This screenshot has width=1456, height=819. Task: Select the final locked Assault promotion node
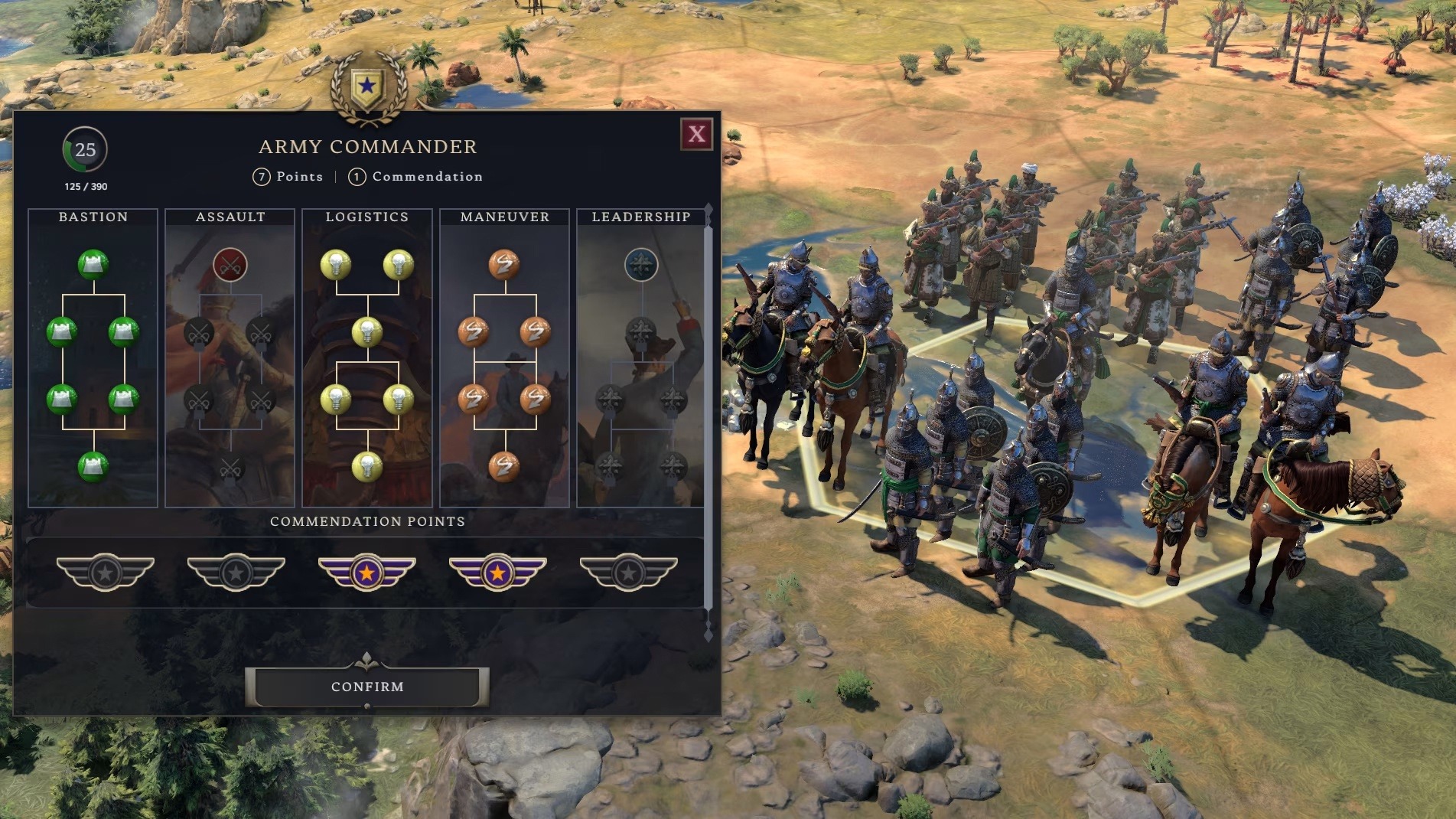(230, 467)
